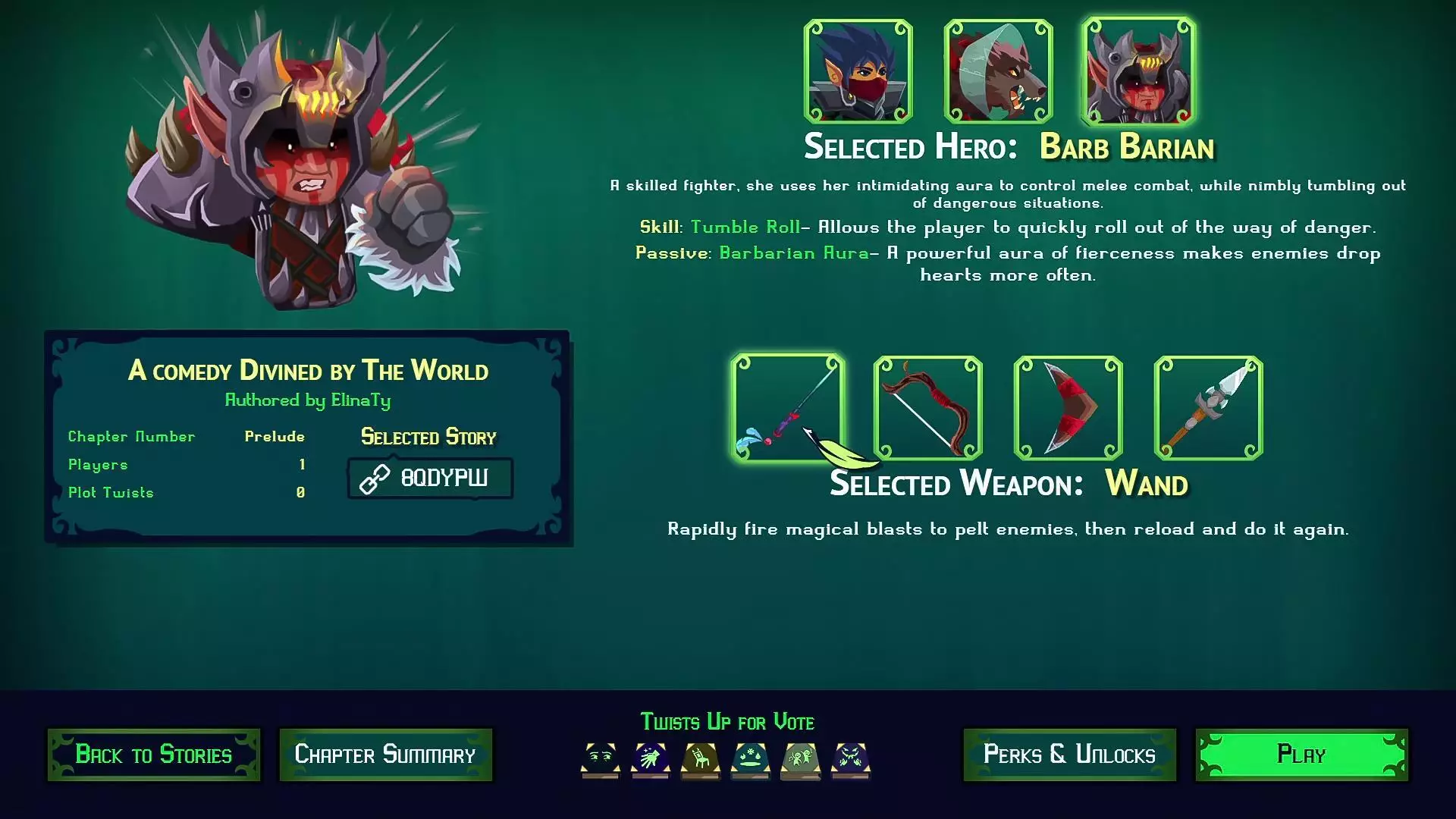Go Back to Stories
The height and width of the screenshot is (819, 1456).
[154, 755]
